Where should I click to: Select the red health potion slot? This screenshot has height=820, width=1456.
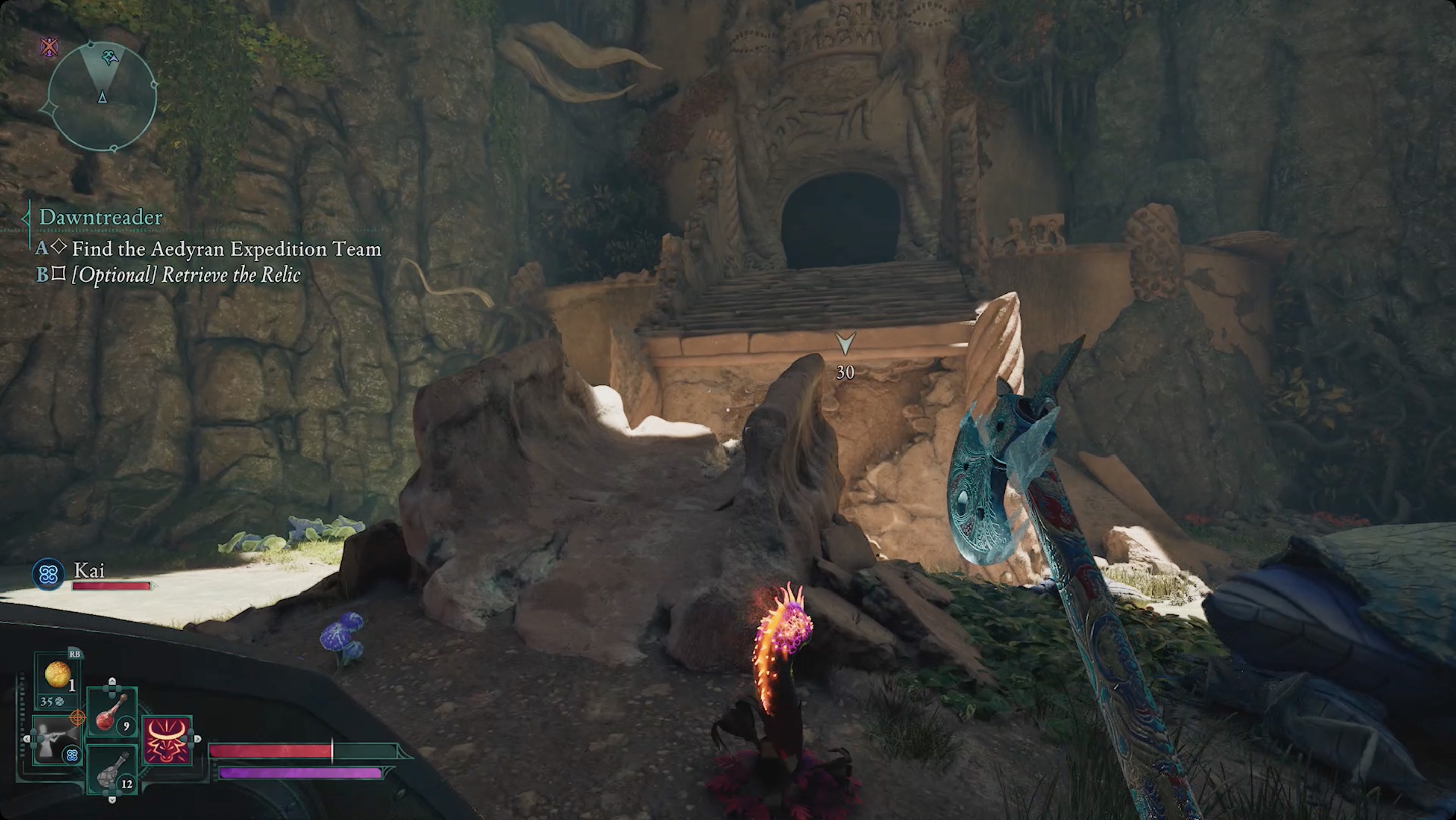(112, 713)
